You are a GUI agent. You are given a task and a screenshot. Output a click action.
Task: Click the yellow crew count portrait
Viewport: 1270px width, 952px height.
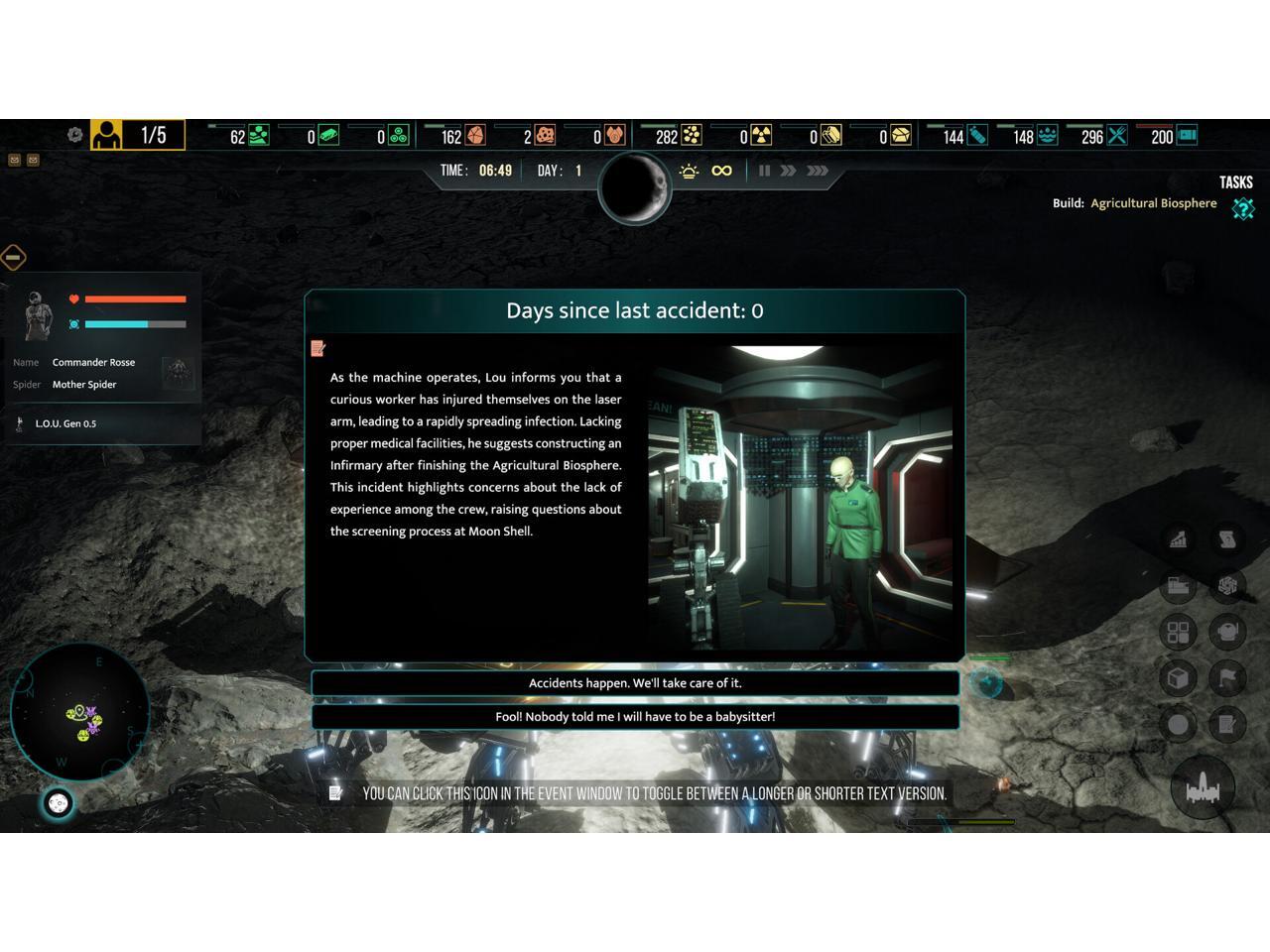coord(107,135)
